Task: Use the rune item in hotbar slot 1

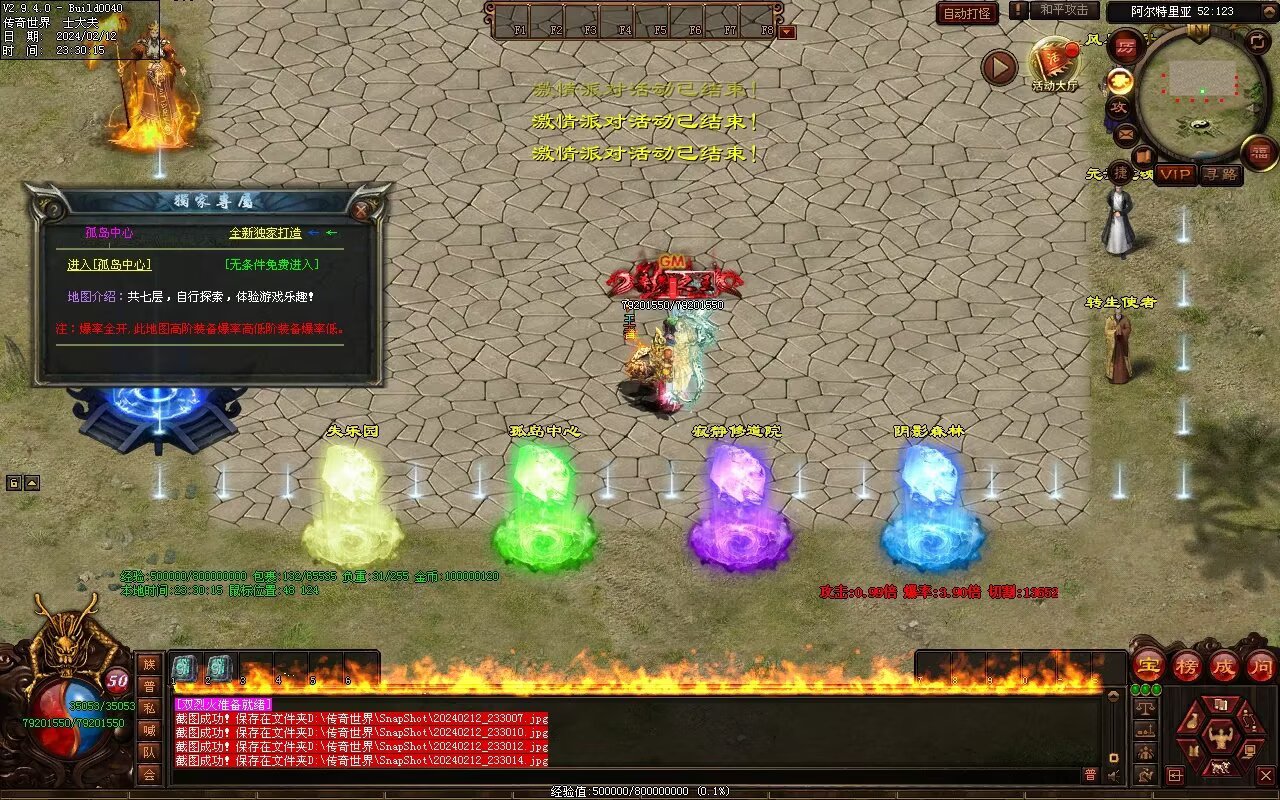Action: click(x=185, y=668)
